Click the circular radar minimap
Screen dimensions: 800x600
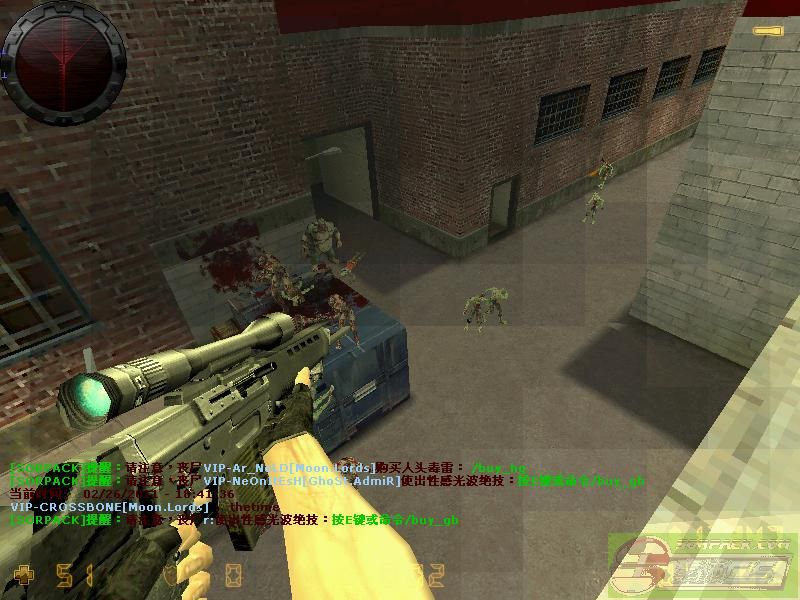pyautogui.click(x=66, y=62)
